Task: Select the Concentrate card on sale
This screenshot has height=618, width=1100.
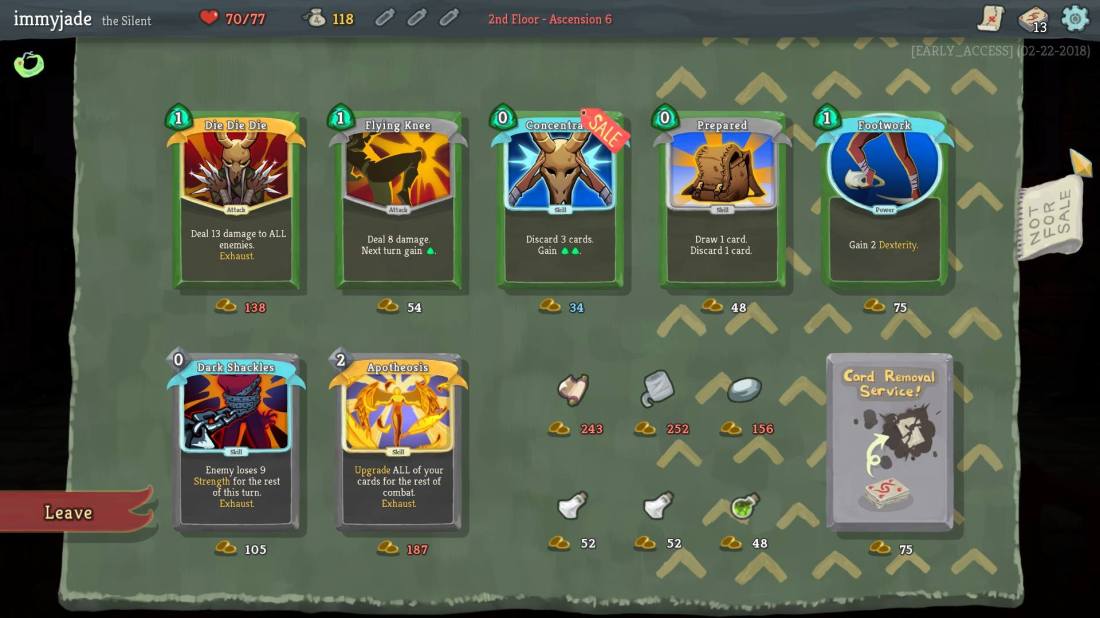Action: click(560, 200)
